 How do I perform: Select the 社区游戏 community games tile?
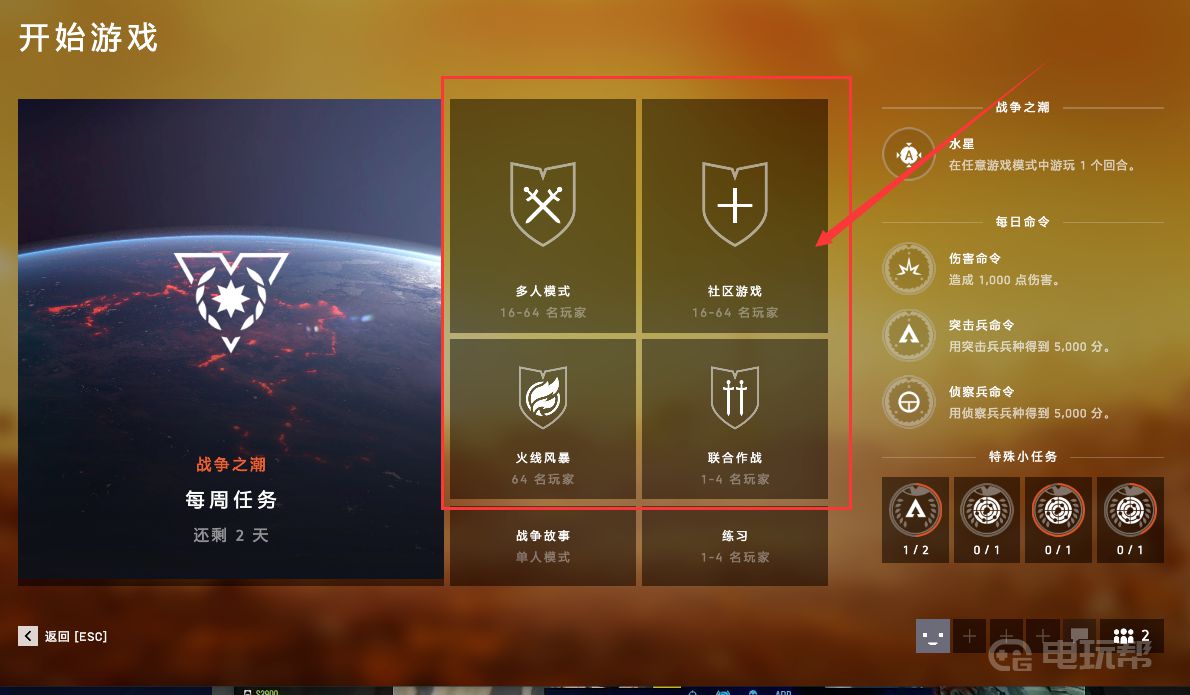coord(734,216)
